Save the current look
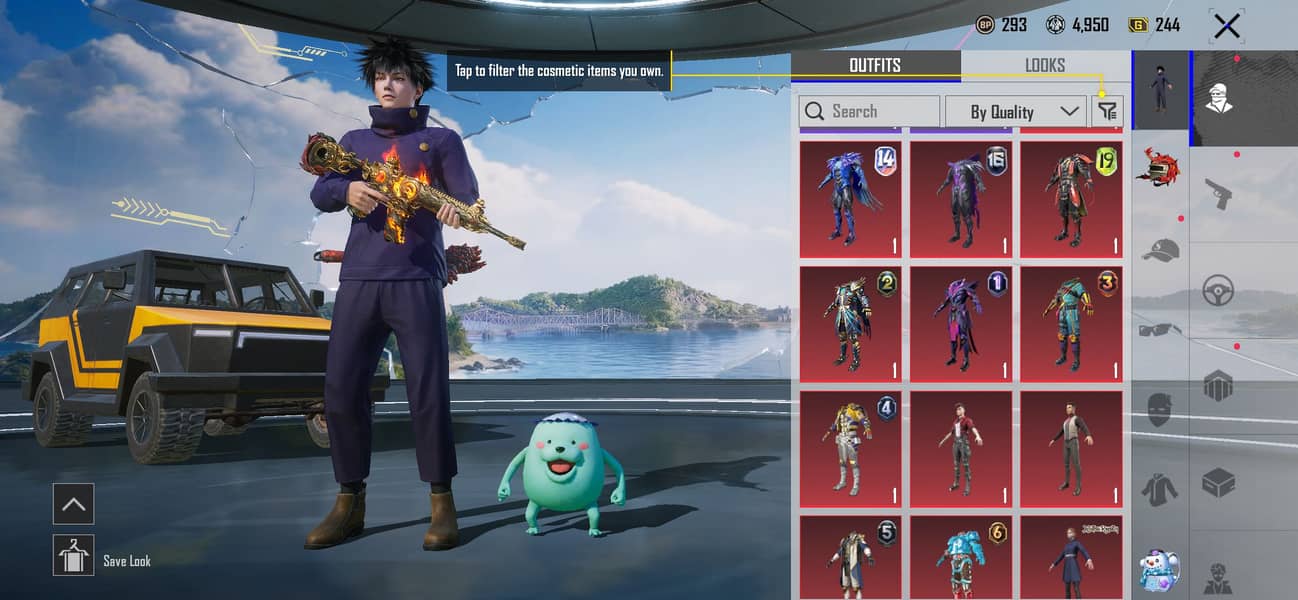The width and height of the screenshot is (1298, 600). [73, 555]
